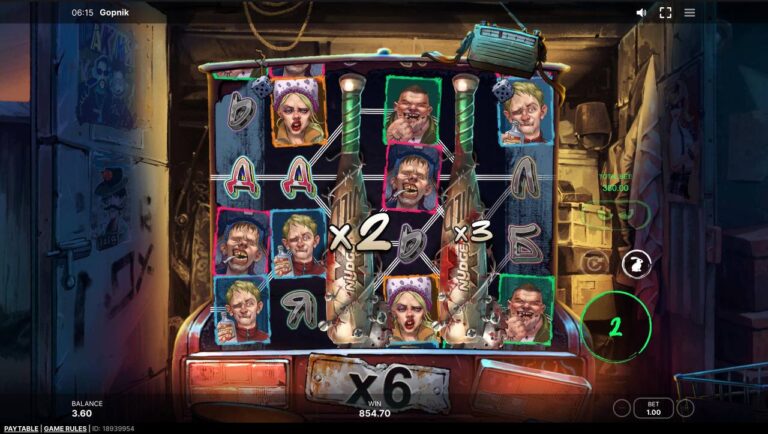Image resolution: width=768 pixels, height=434 pixels.
Task: Toggle fullscreen mode
Action: pos(666,13)
